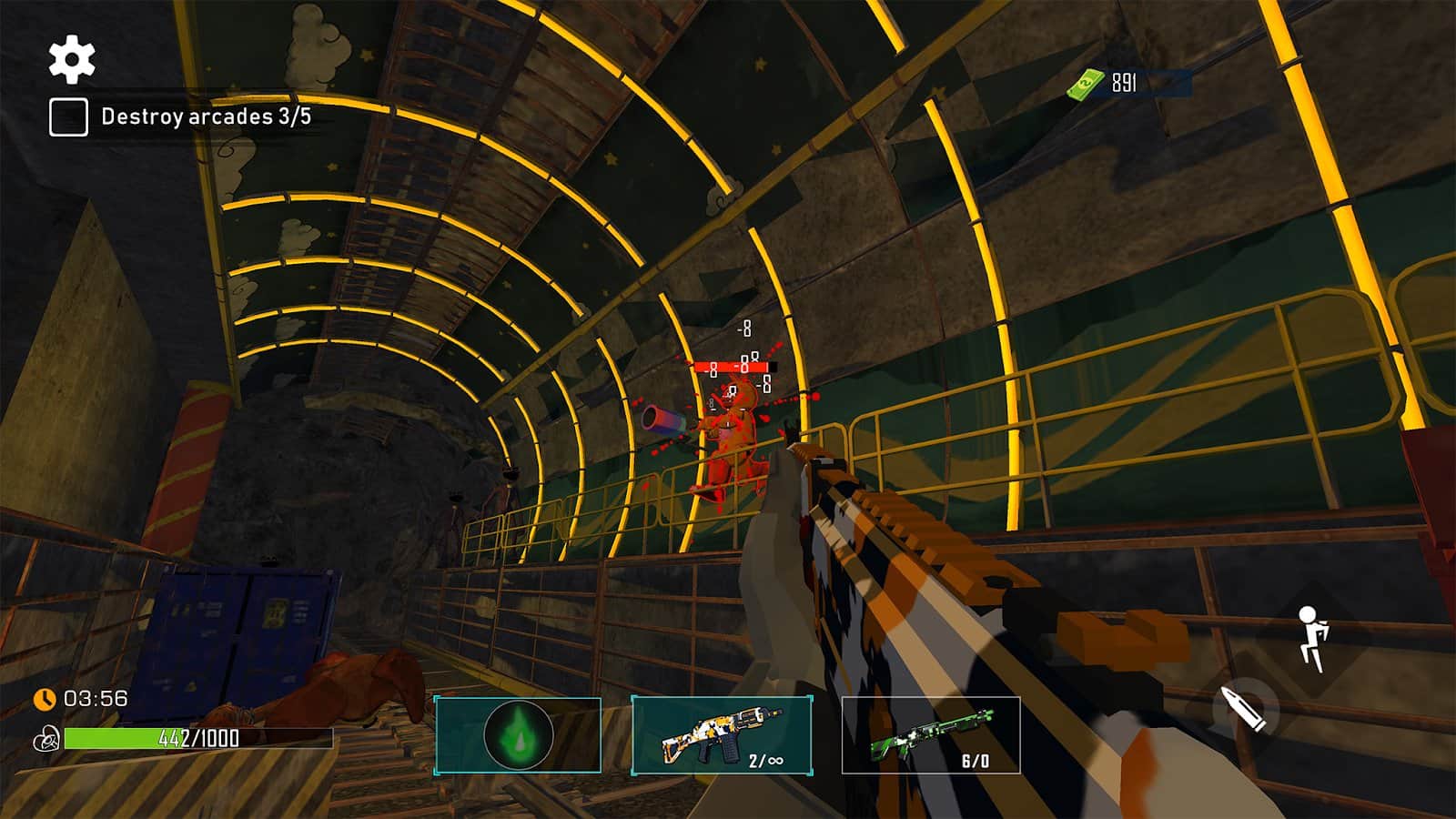Open settings with the gear icon
1456x819 pixels.
click(71, 58)
